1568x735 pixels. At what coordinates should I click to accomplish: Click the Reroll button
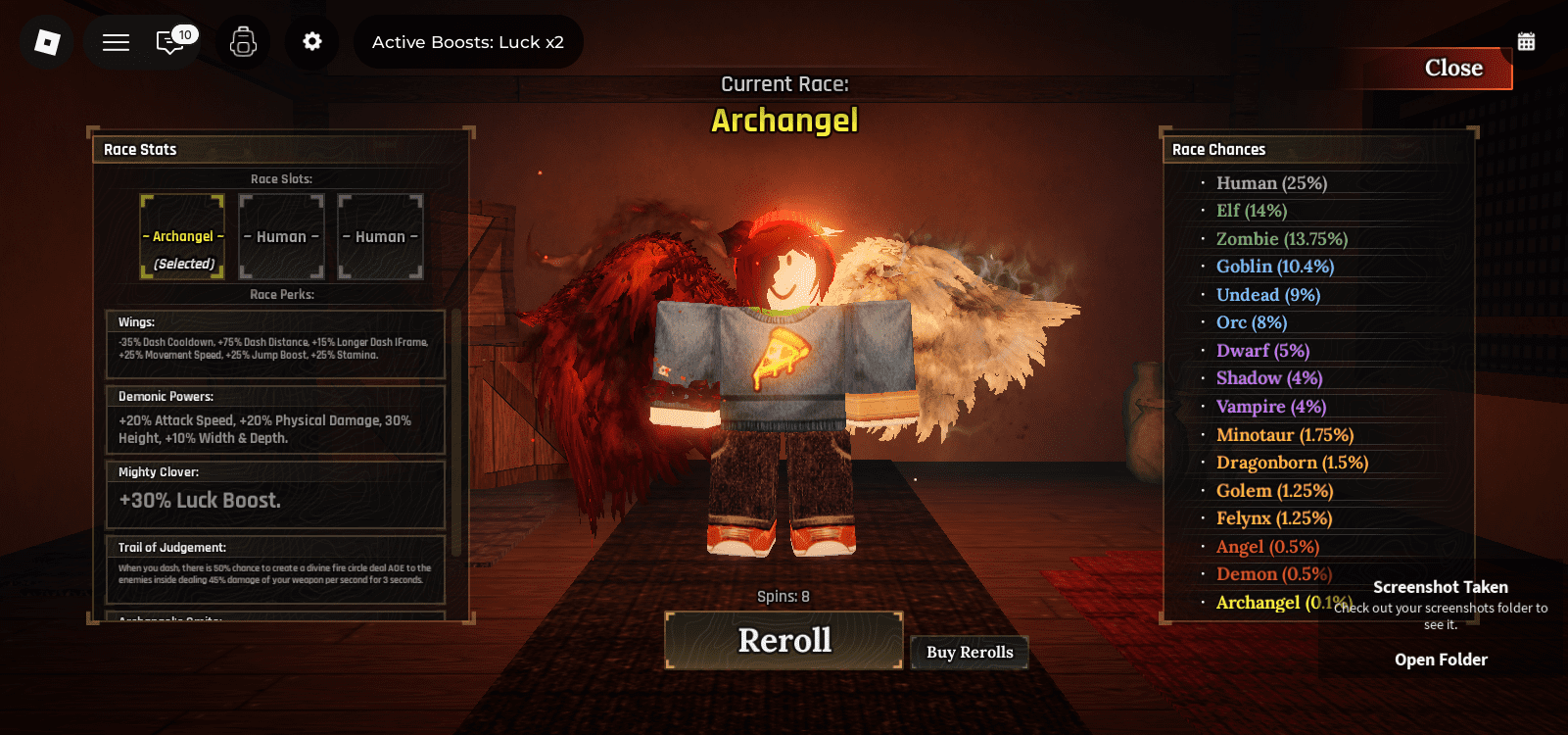click(x=783, y=641)
